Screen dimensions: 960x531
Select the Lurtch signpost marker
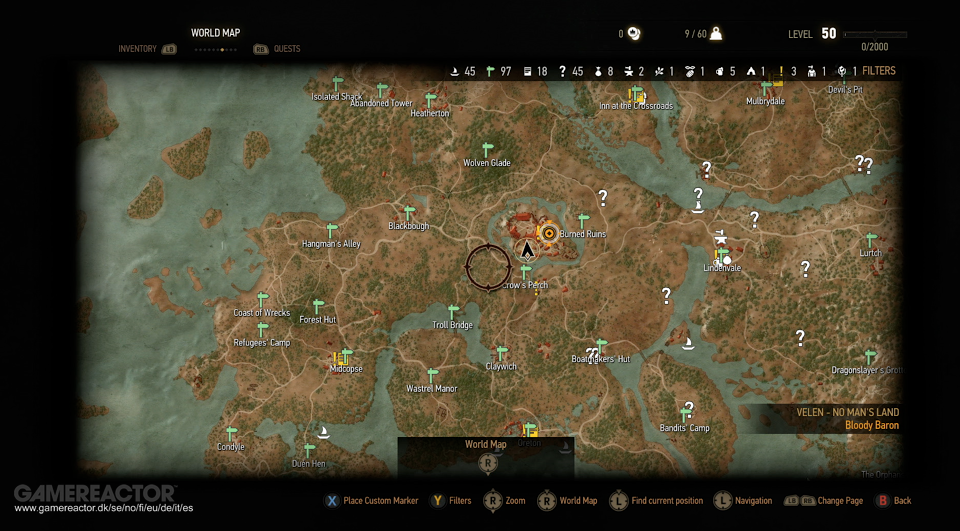871,240
